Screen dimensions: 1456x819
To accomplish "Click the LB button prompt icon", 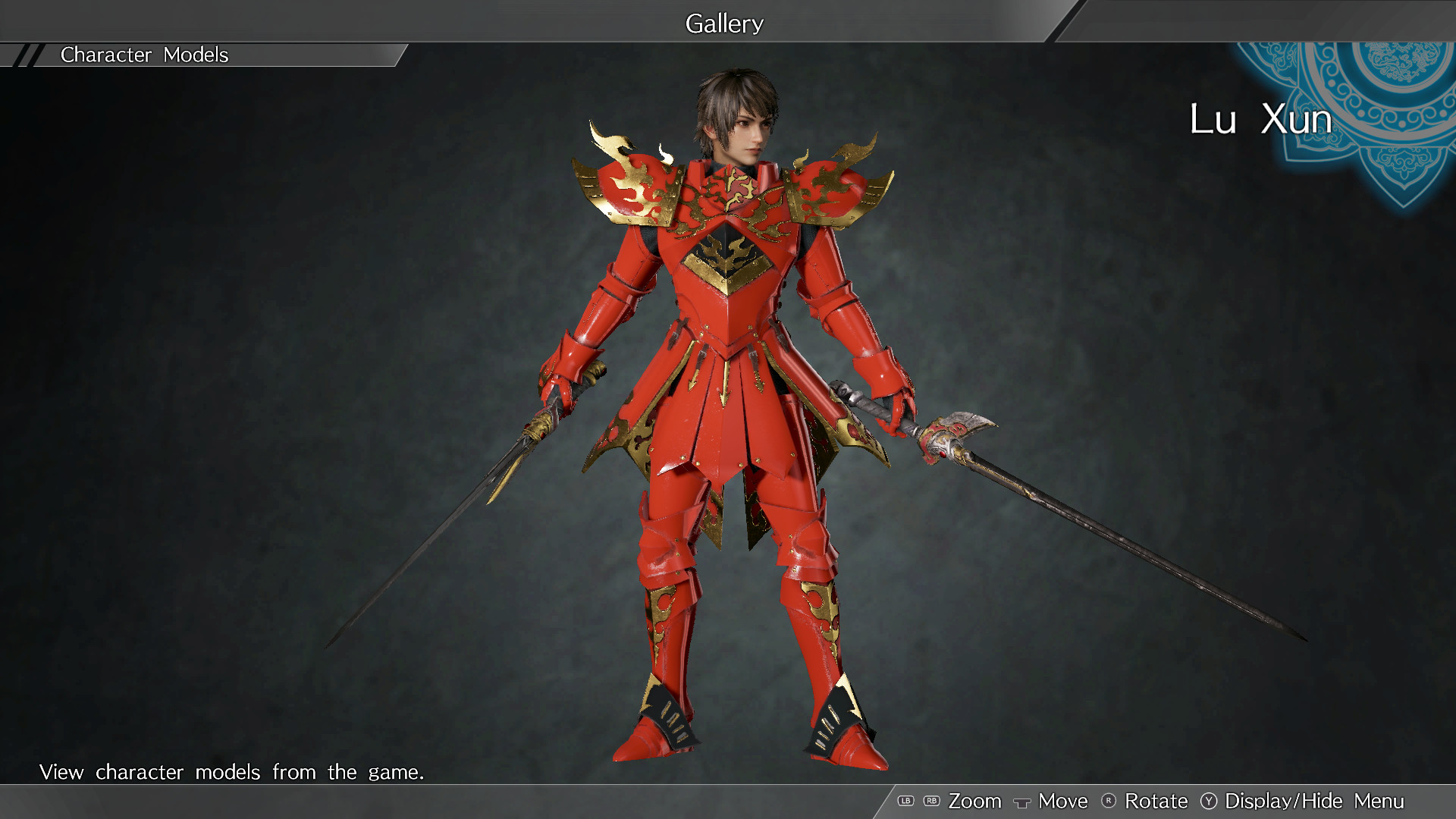I will [x=905, y=801].
